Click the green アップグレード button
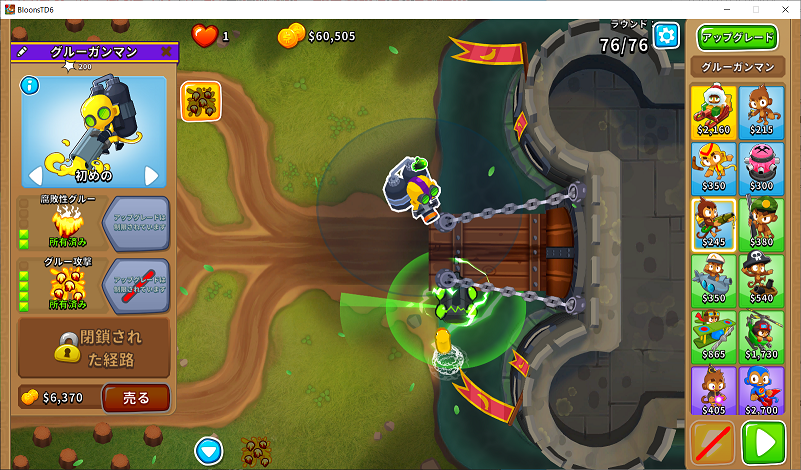Screen dimensions: 801x470 click(738, 38)
